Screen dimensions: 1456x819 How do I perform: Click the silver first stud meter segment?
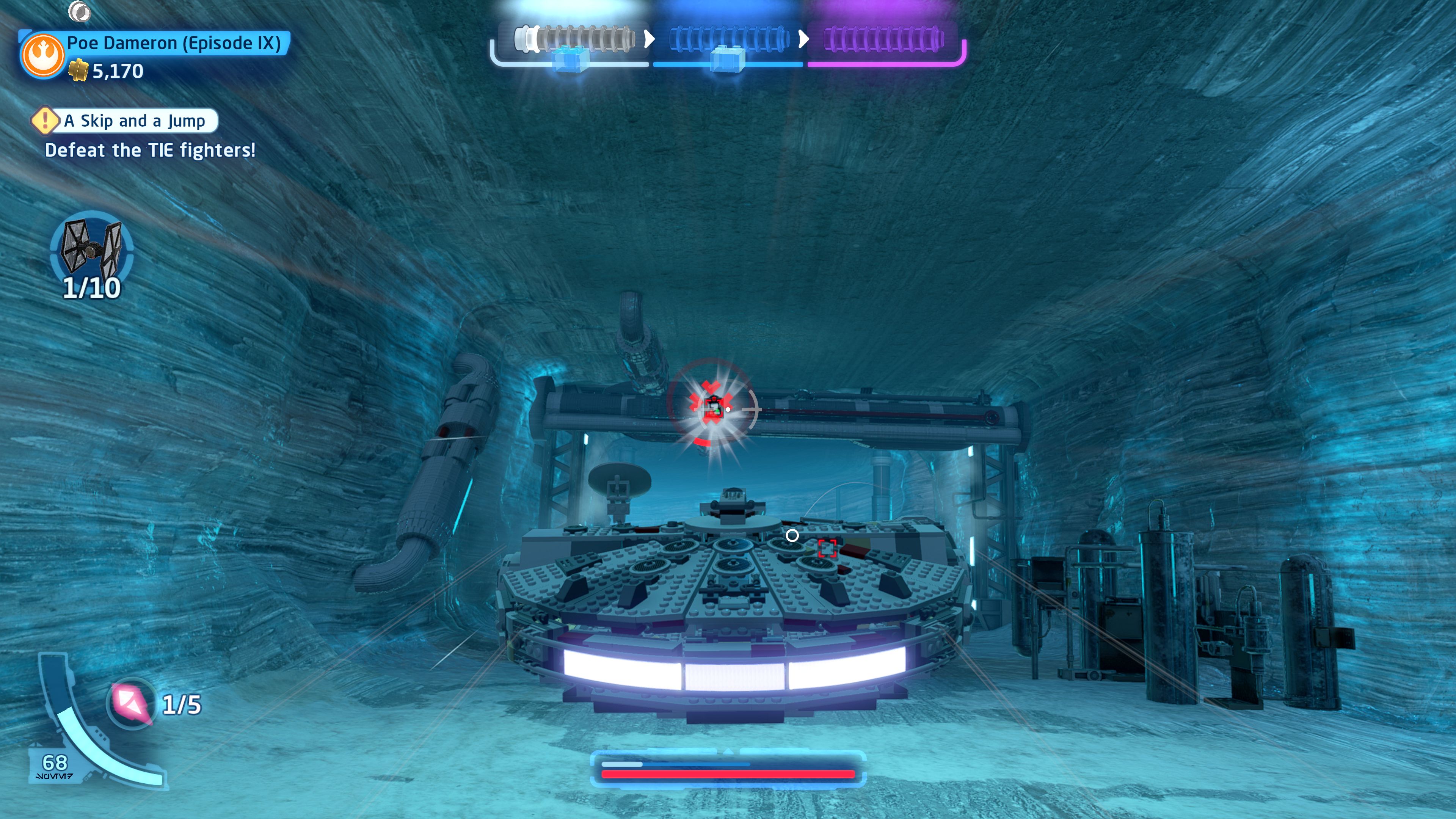574,39
